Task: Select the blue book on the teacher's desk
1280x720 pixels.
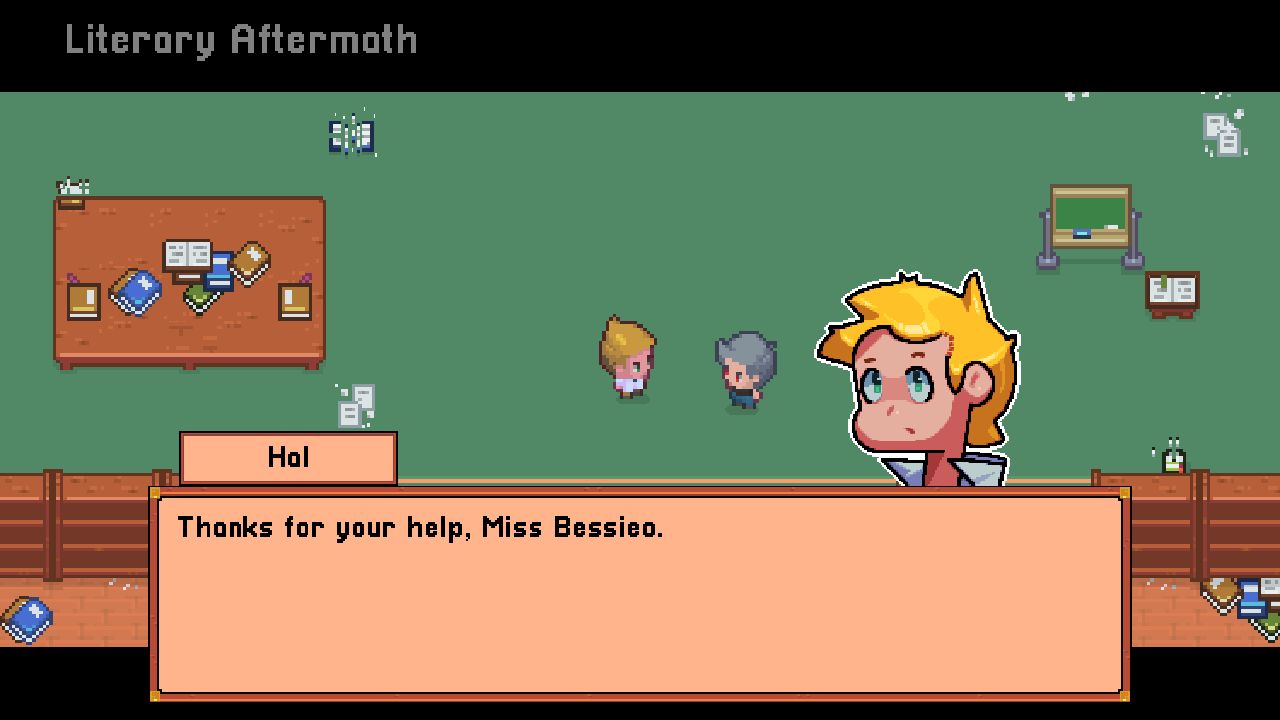Action: (138, 293)
